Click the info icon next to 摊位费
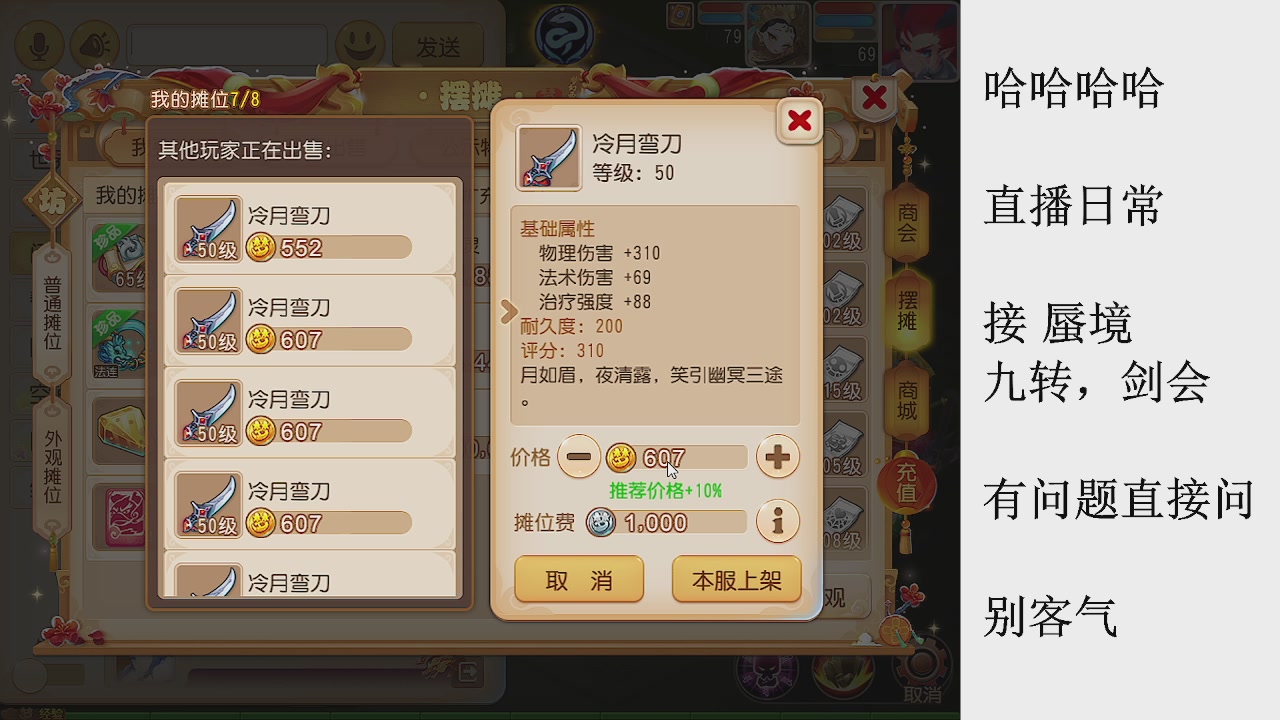The height and width of the screenshot is (720, 1280). 778,521
